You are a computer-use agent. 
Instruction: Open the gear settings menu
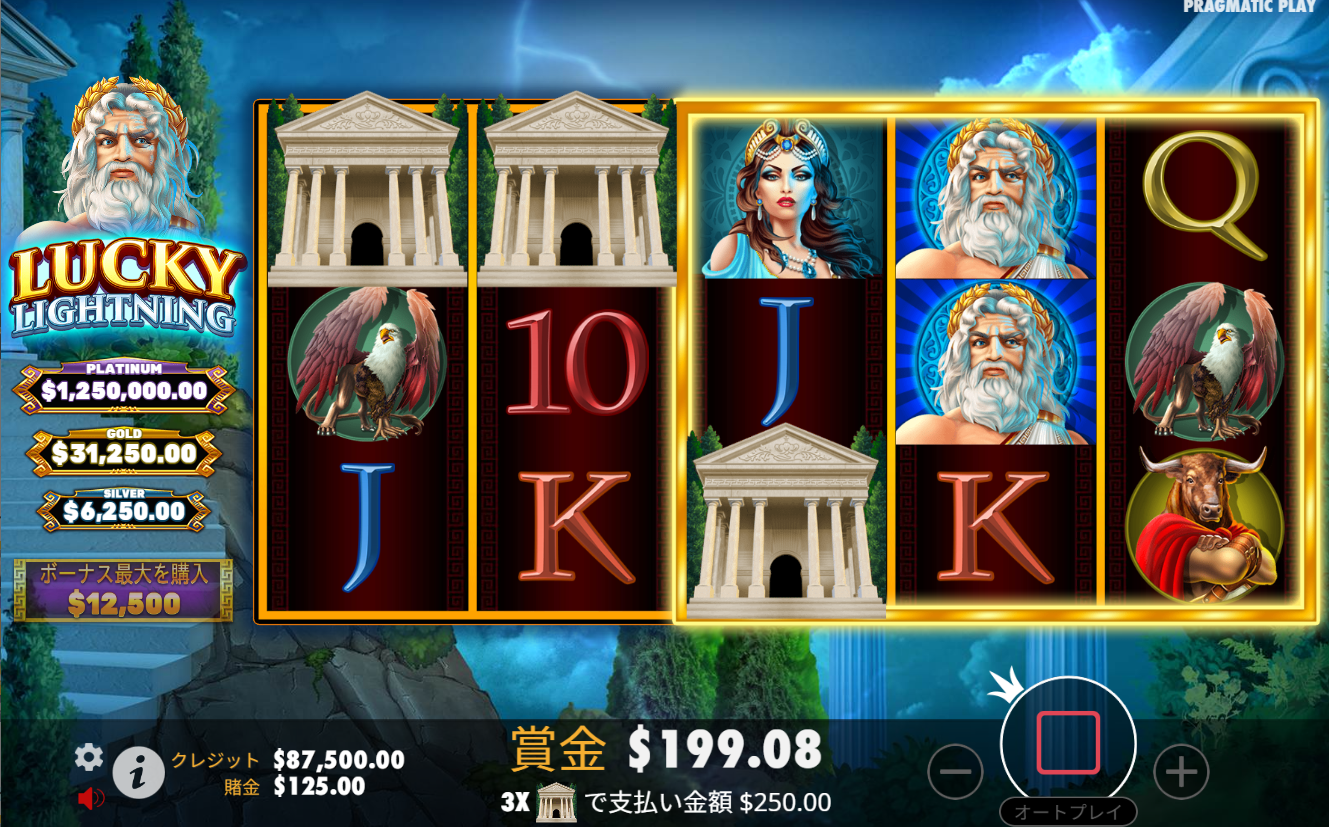tap(89, 758)
